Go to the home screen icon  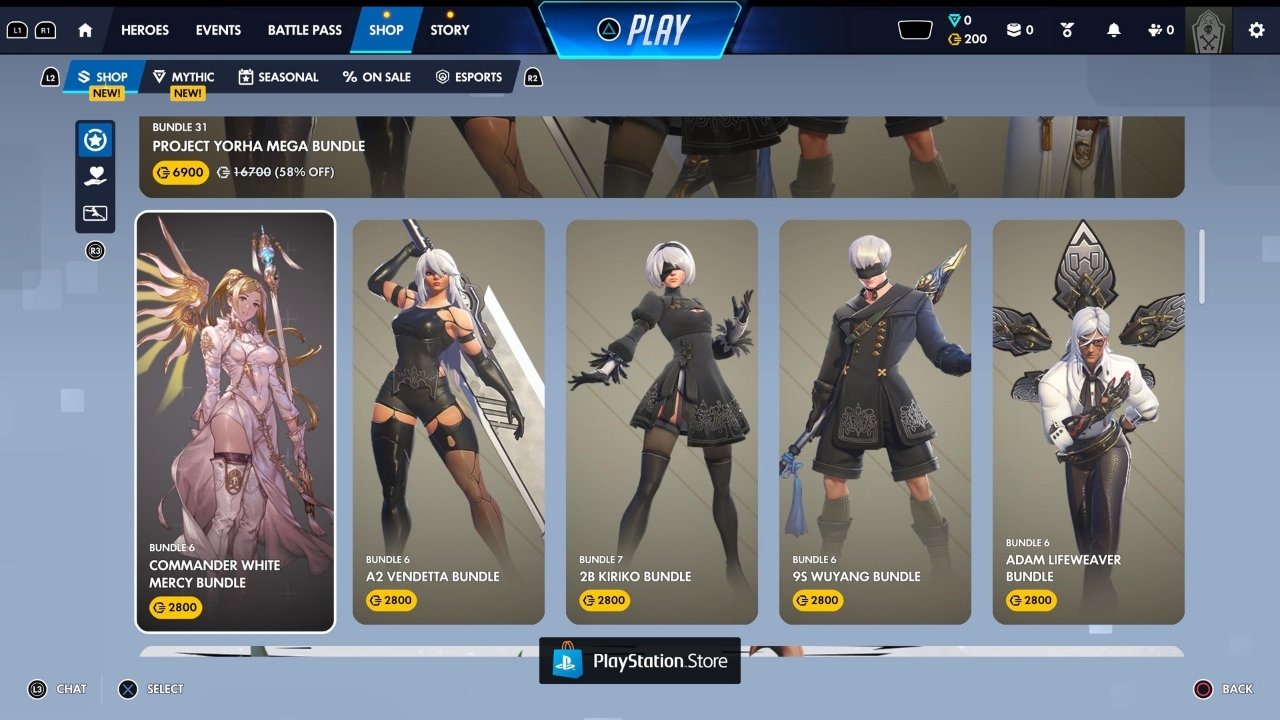(85, 30)
